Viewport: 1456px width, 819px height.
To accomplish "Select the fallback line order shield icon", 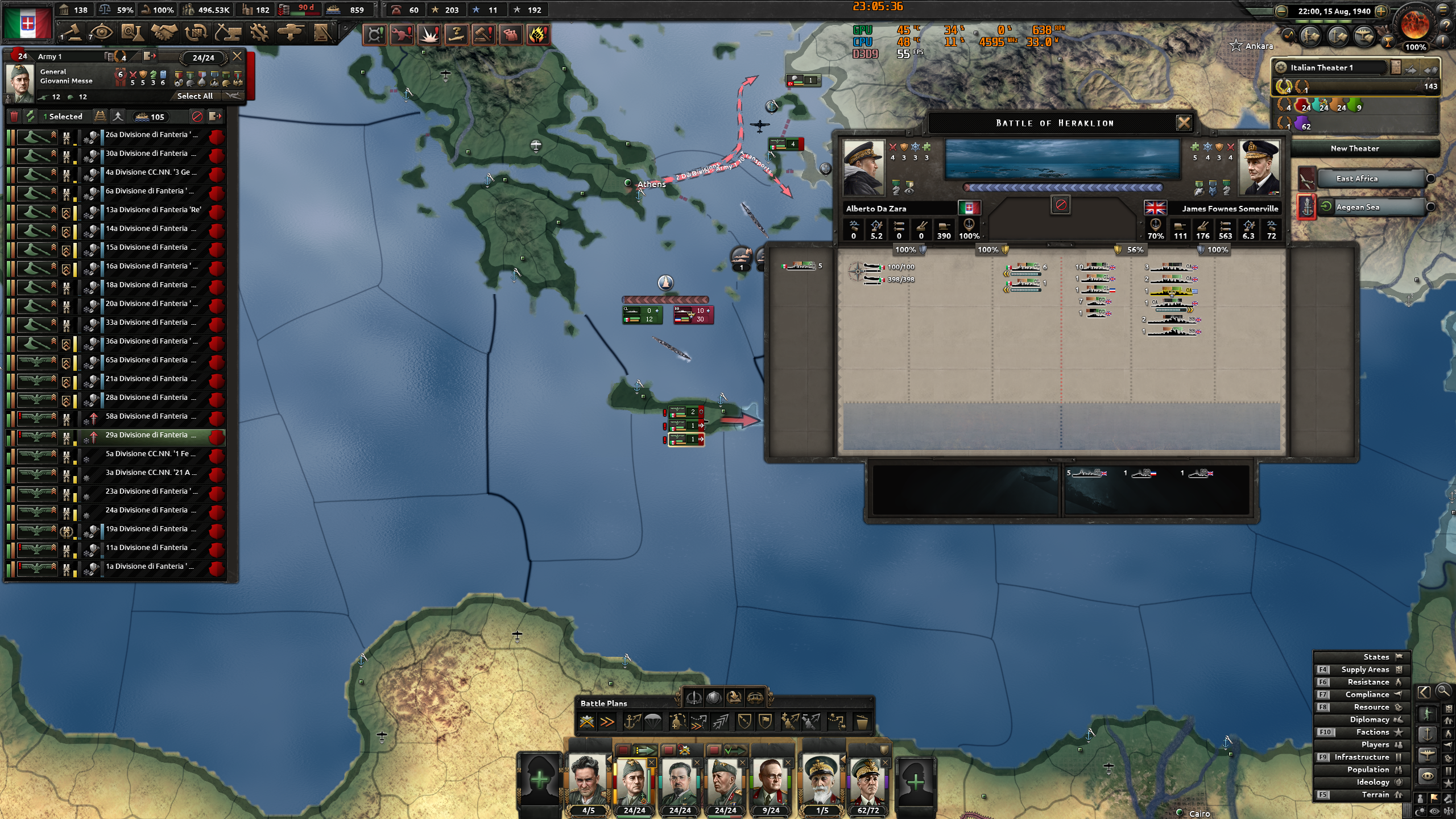I will pos(745,721).
